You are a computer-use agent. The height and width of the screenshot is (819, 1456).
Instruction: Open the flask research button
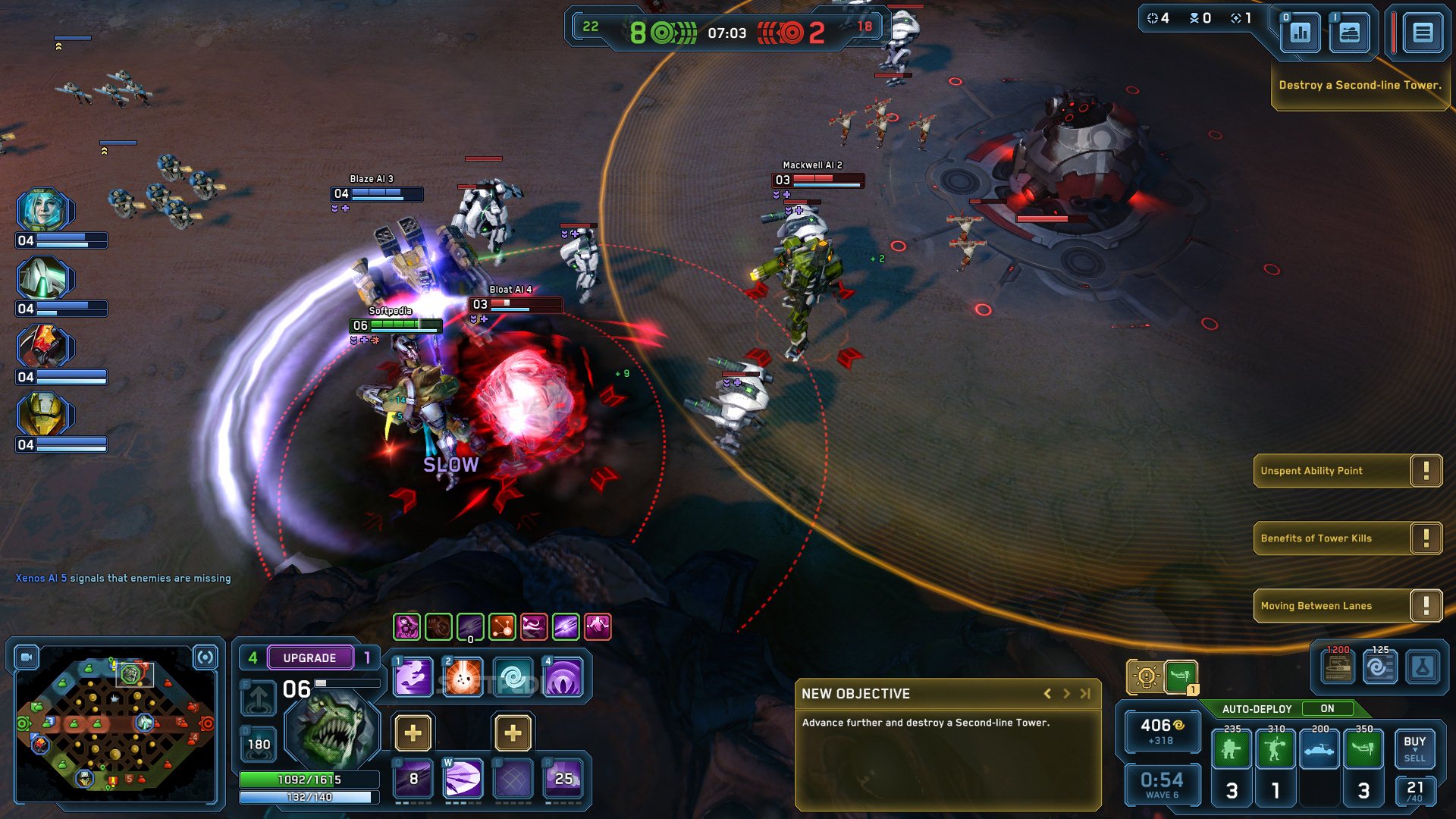point(1423,668)
